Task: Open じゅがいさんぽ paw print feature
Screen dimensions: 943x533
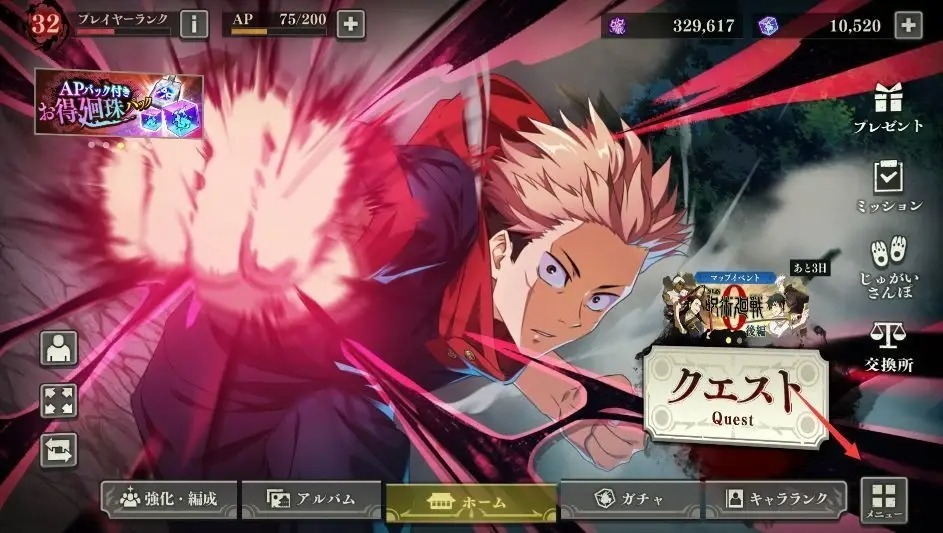Action: click(x=888, y=264)
